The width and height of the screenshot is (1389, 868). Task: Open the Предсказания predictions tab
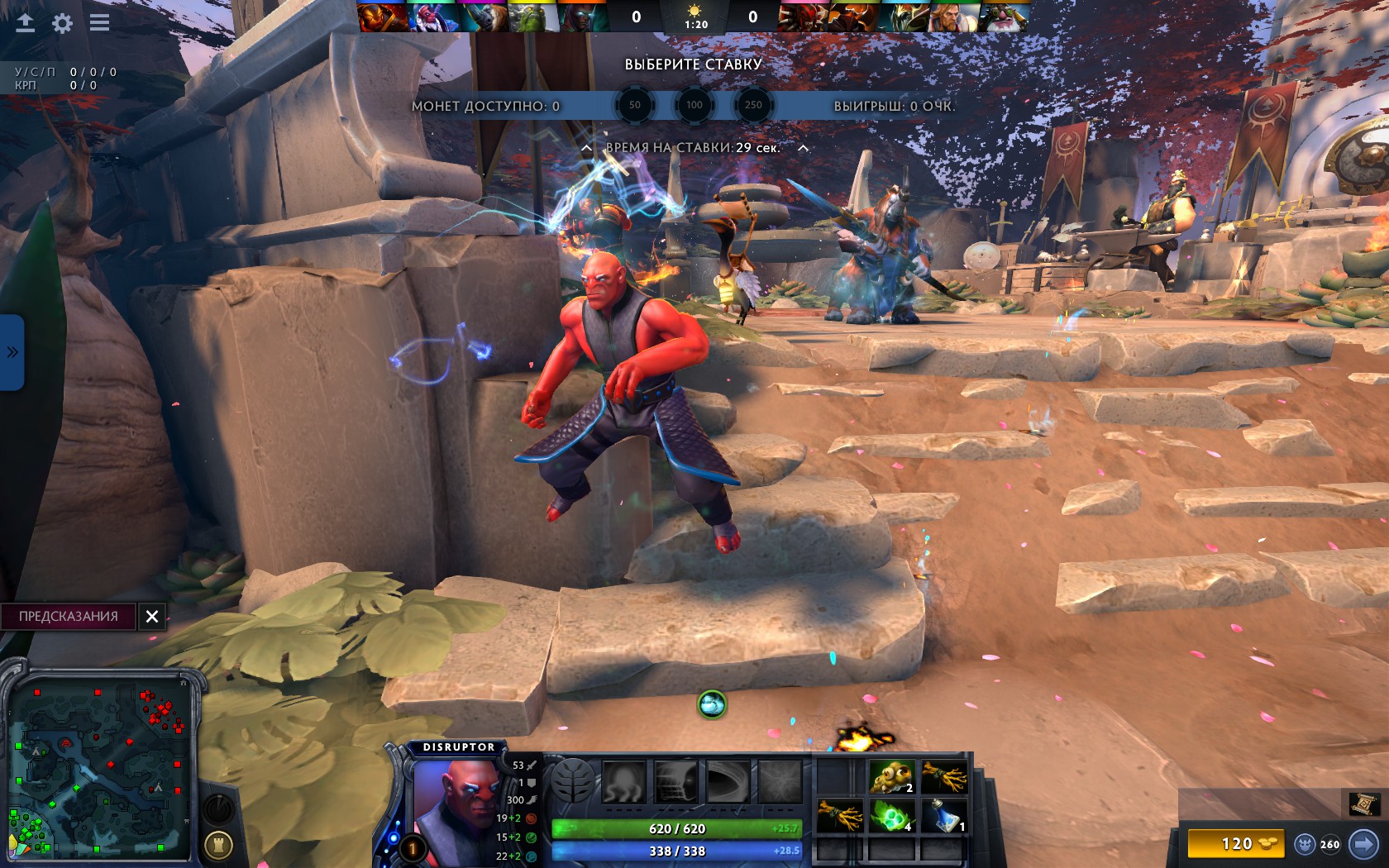(69, 616)
